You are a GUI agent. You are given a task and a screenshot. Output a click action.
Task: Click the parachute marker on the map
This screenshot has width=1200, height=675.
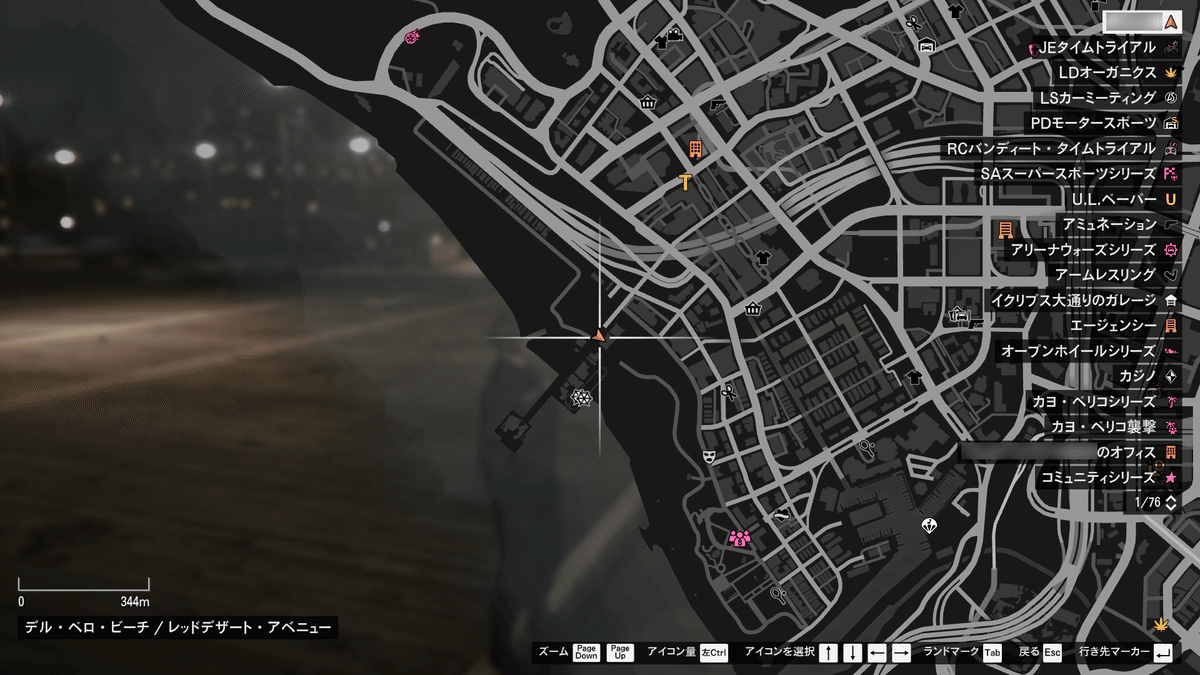coord(929,525)
